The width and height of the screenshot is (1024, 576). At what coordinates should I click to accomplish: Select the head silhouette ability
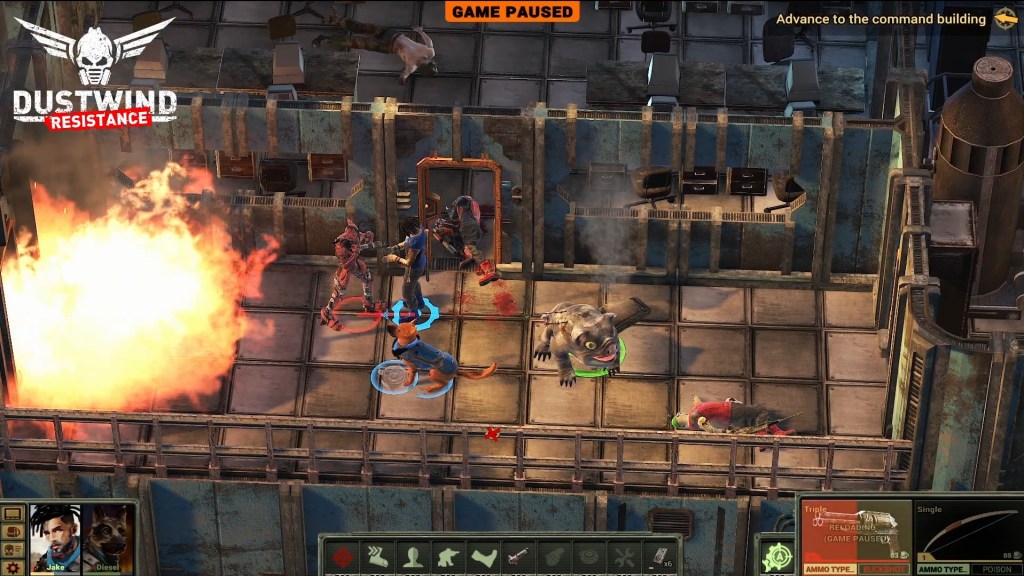411,558
